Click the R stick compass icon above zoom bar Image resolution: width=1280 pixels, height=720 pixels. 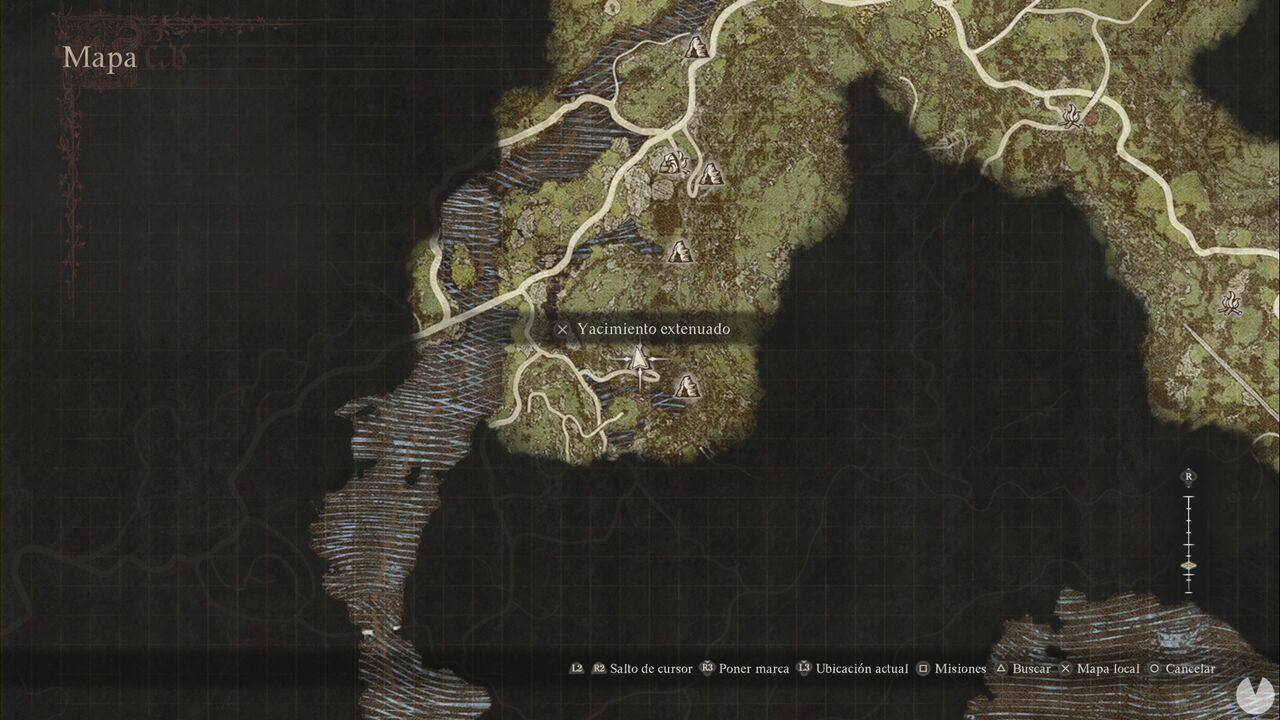point(1187,477)
